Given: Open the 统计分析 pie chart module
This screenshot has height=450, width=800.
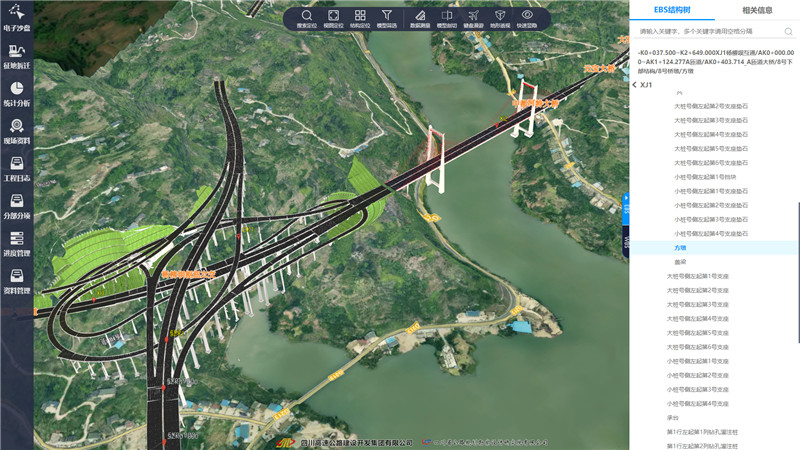Looking at the screenshot, I should point(17,93).
